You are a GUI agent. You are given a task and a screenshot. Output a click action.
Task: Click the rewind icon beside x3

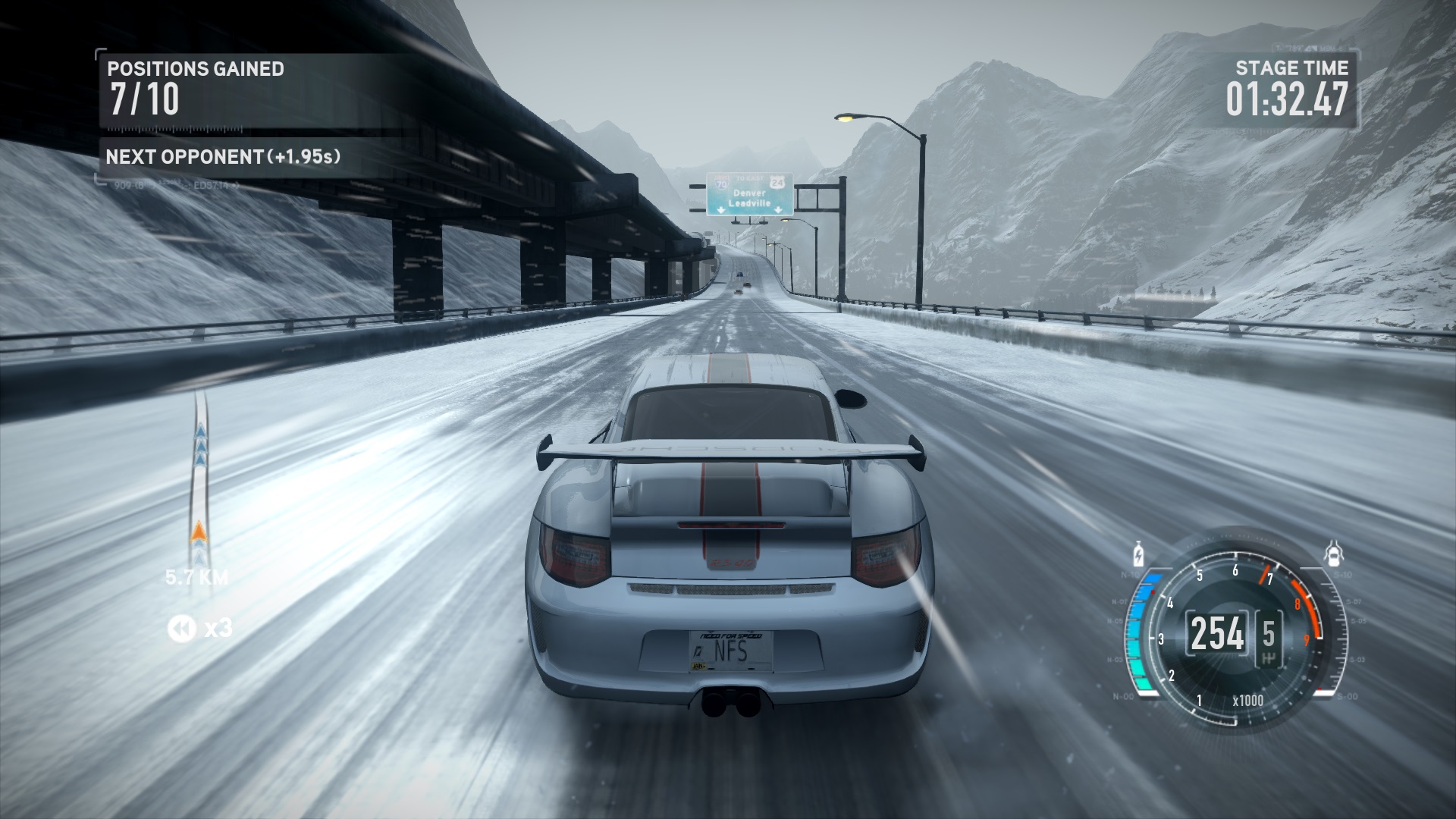pyautogui.click(x=181, y=628)
